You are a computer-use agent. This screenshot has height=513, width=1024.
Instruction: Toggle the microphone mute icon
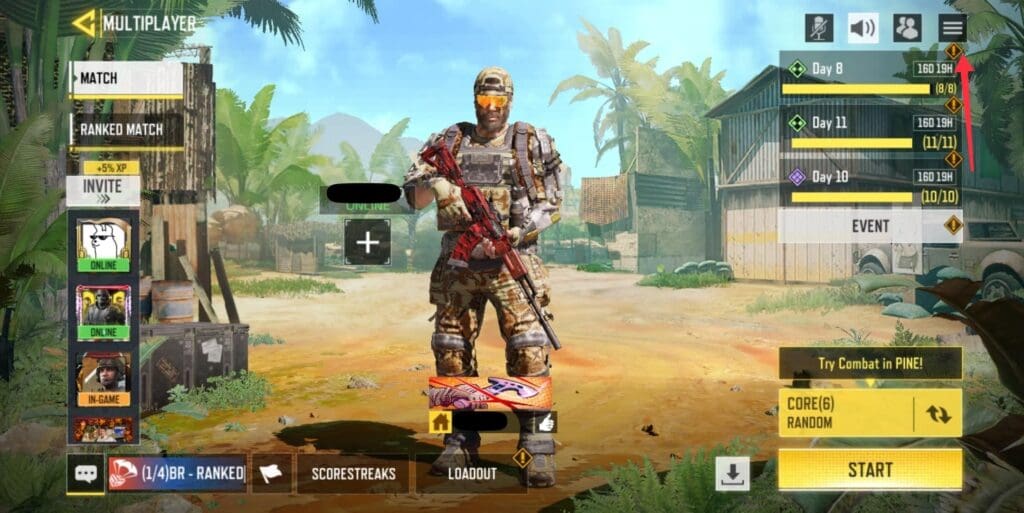[820, 28]
